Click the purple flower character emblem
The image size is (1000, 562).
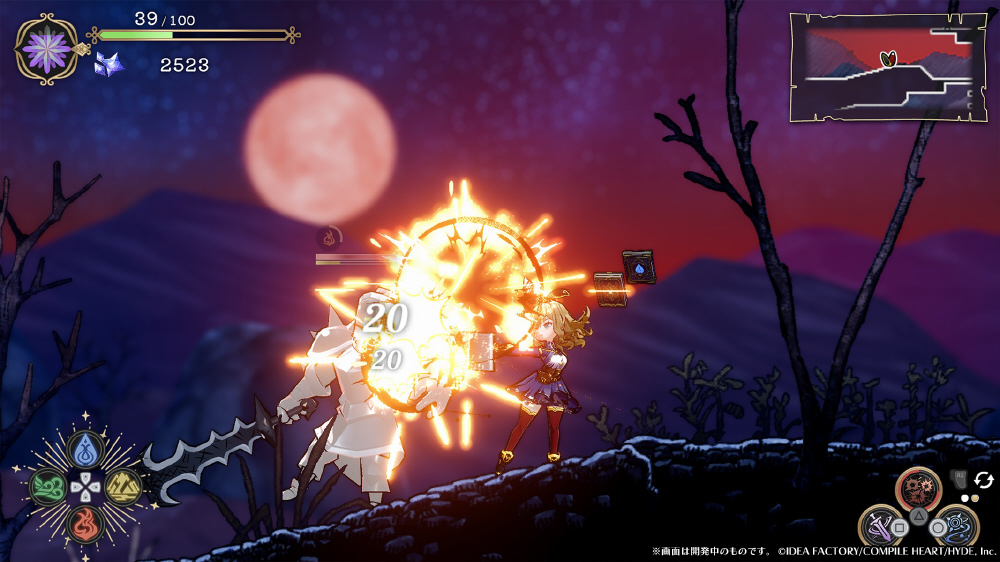tap(46, 47)
